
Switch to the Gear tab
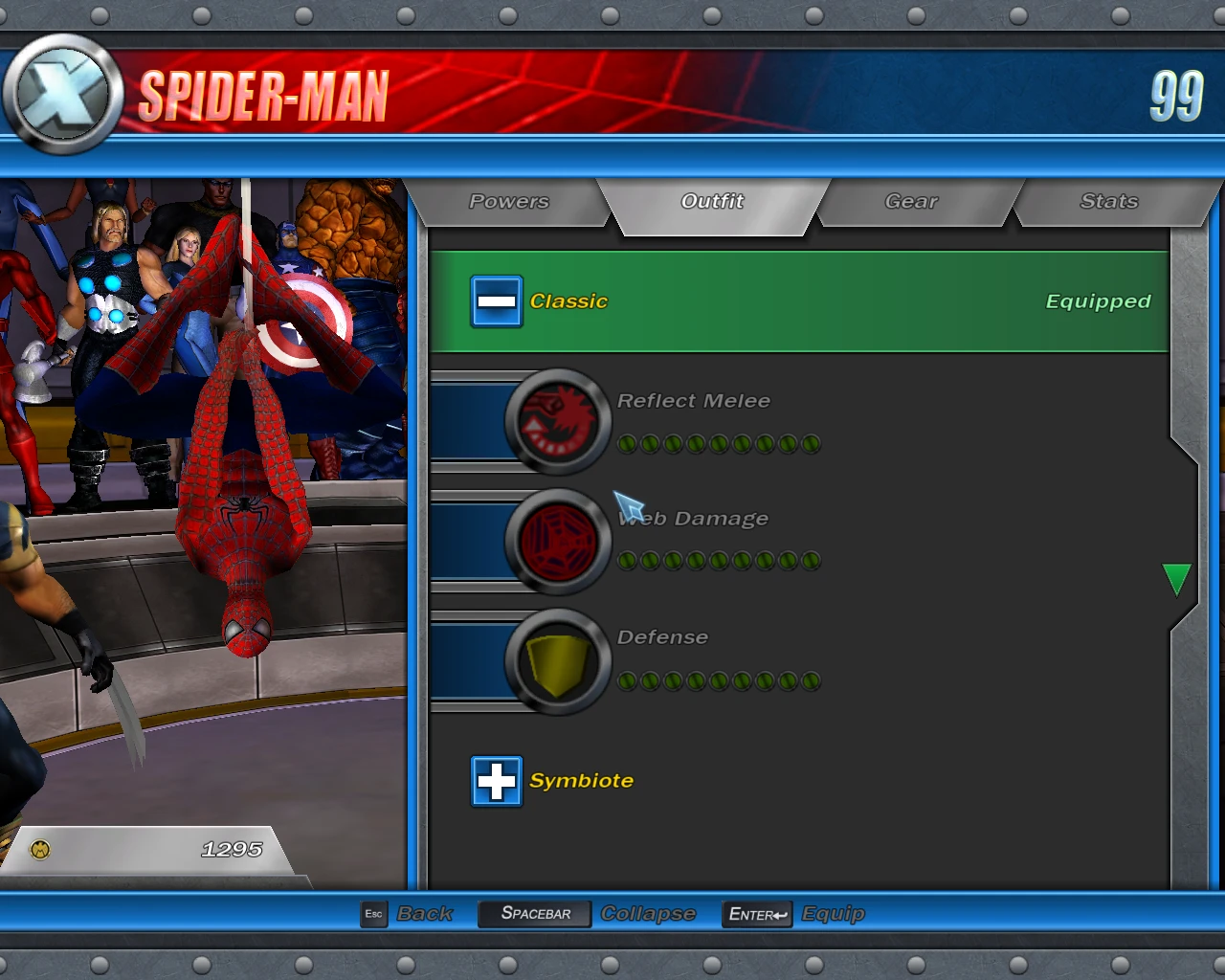tap(910, 201)
